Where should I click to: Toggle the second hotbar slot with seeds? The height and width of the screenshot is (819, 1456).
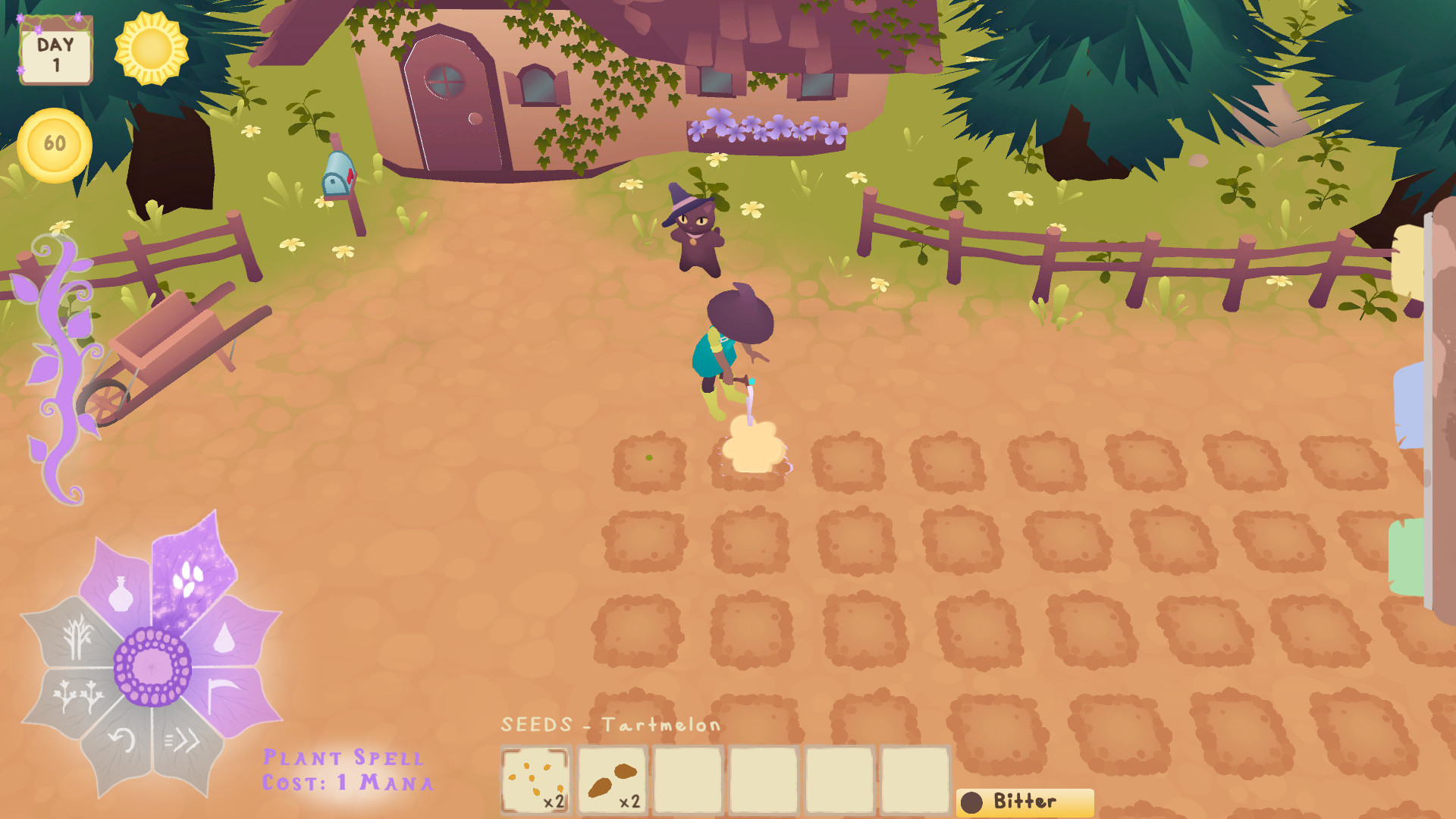611,780
